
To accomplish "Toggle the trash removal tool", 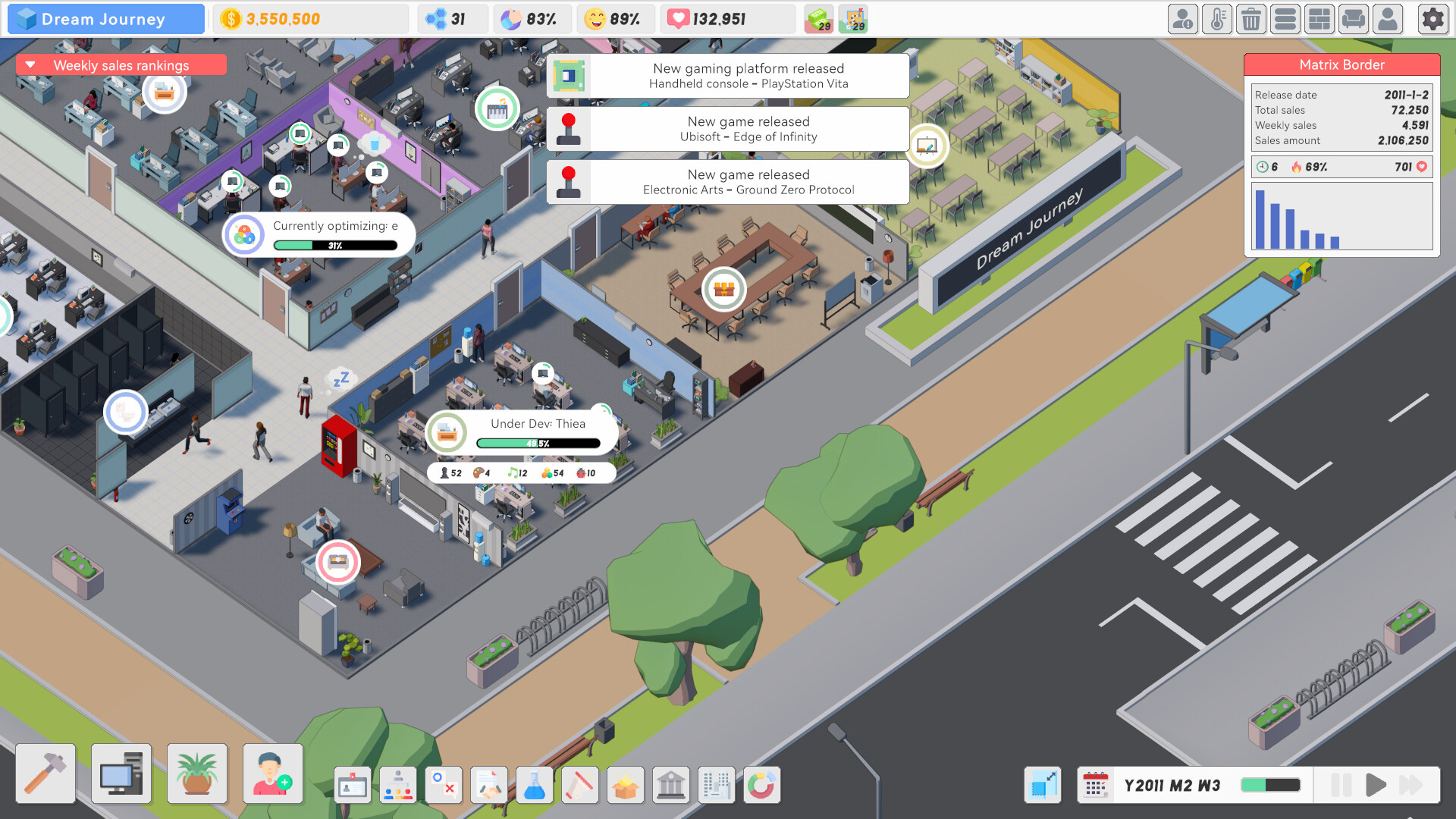I will point(1251,19).
